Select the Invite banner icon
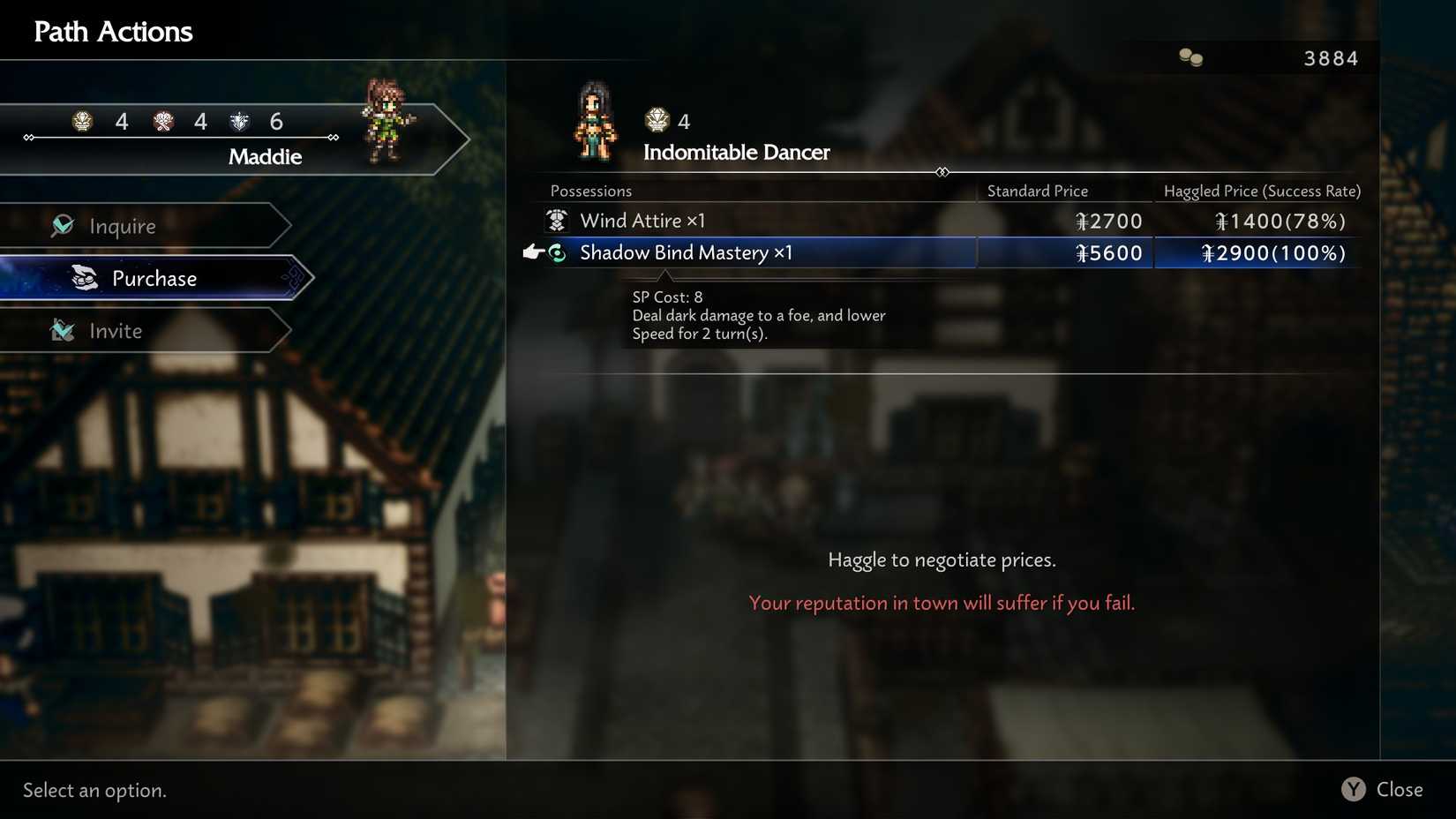This screenshot has height=819, width=1456. coord(63,330)
